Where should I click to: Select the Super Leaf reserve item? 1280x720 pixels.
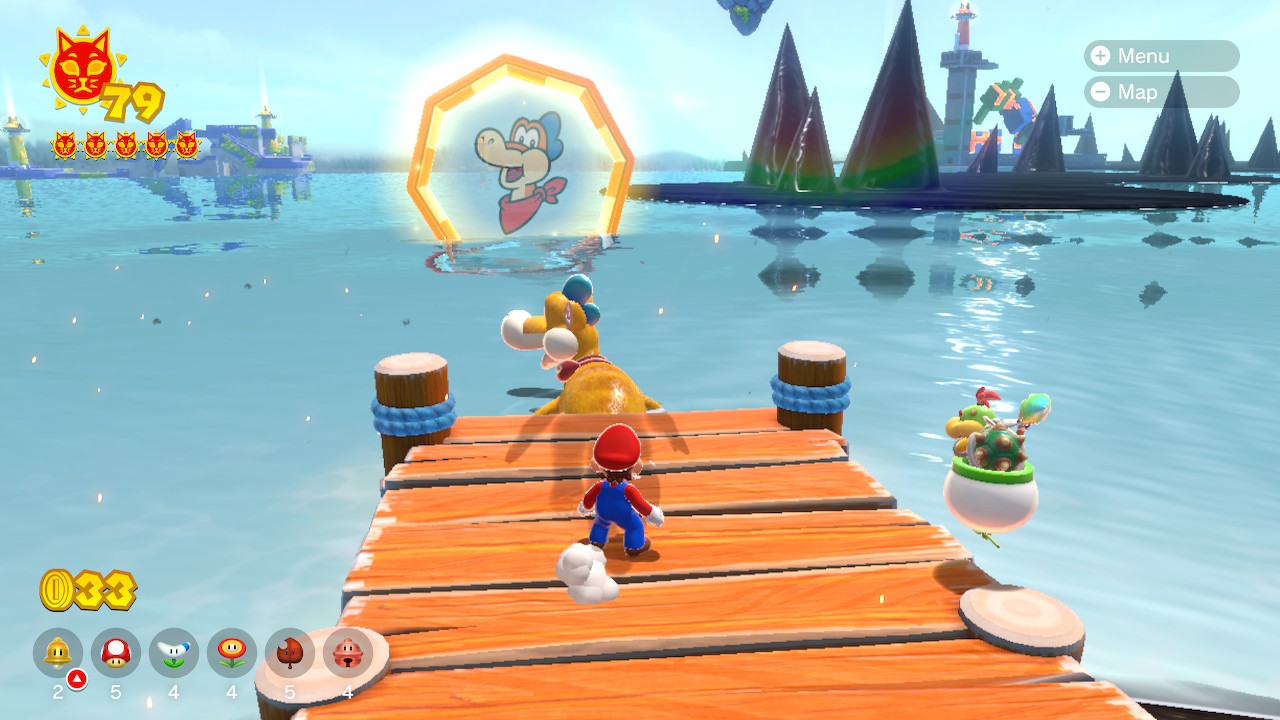coord(290,653)
